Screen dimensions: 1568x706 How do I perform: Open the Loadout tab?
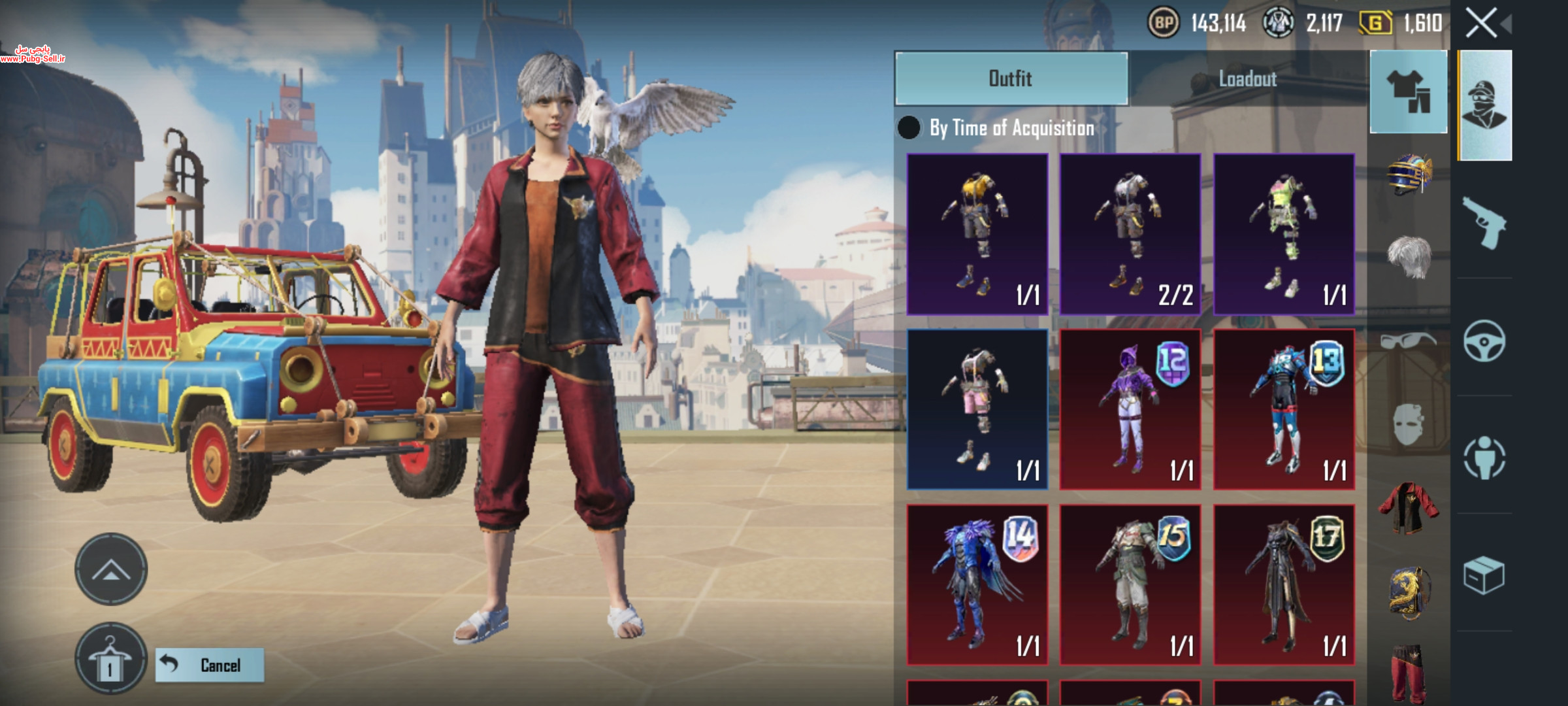coord(1247,78)
